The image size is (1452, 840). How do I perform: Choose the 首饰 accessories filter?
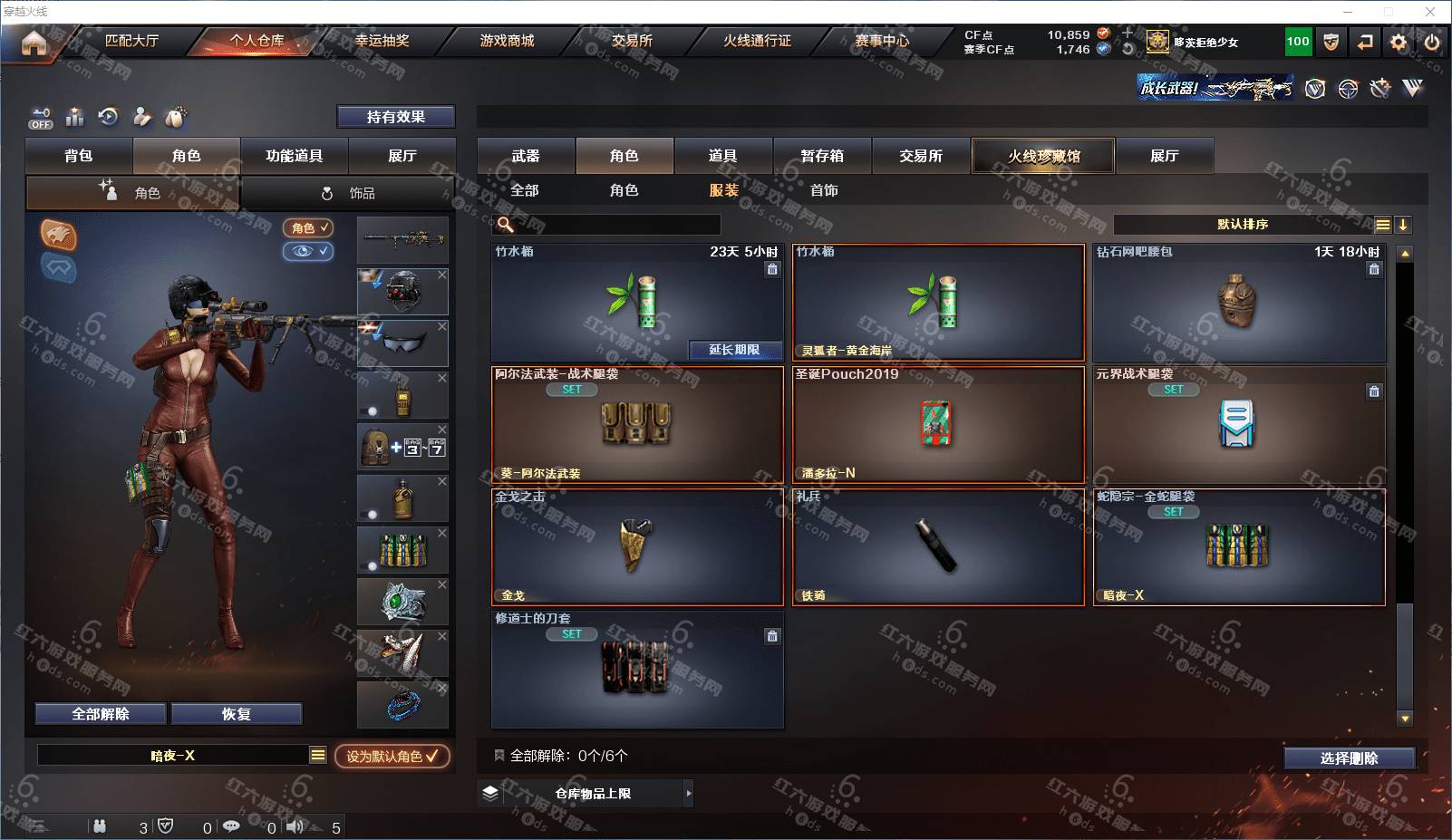point(824,190)
